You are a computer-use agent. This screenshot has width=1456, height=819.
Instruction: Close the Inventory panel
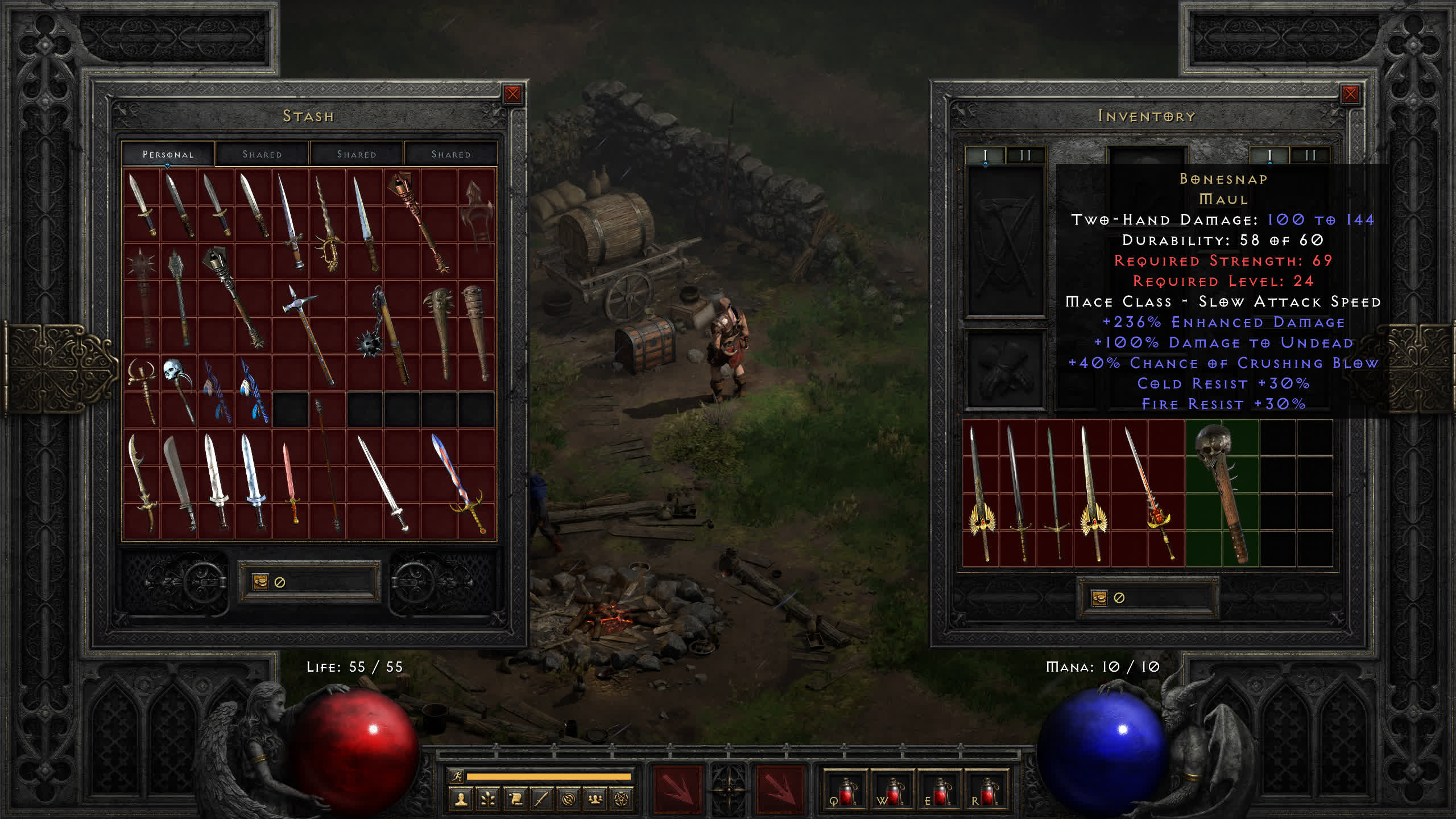[1350, 94]
